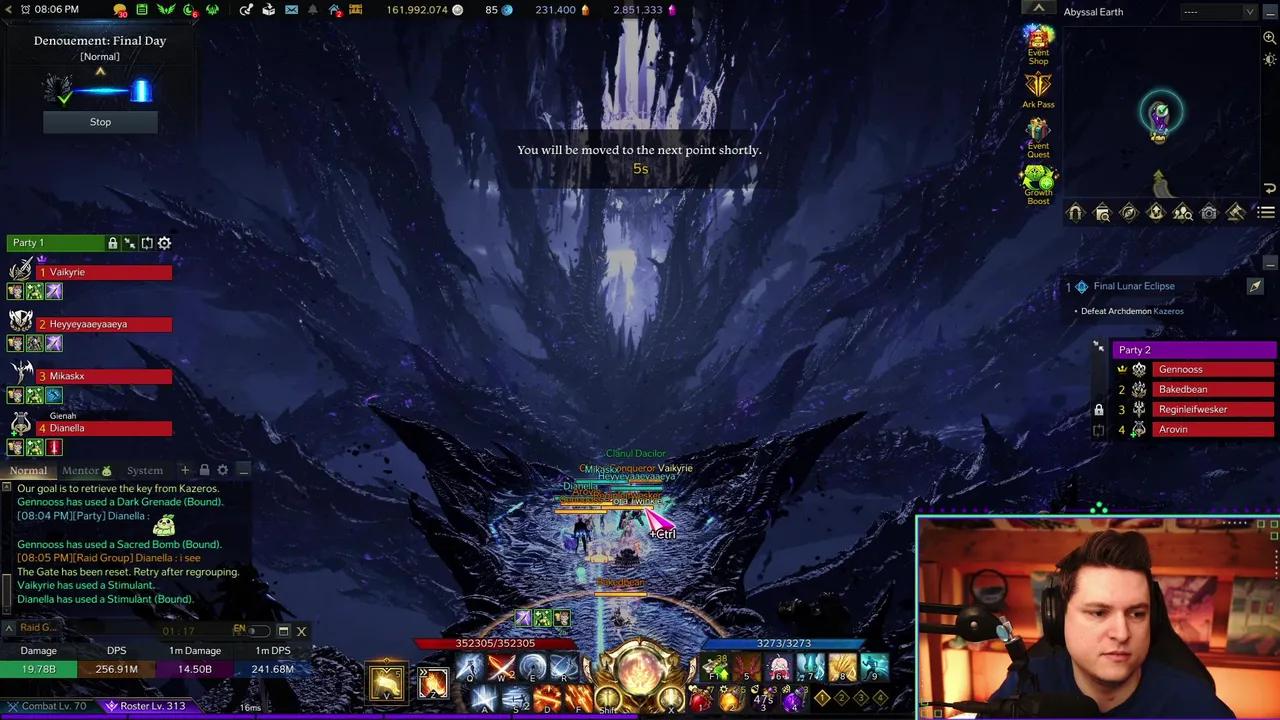The image size is (1280, 720).
Task: Click the camera screenshot icon in the top-right toolbar
Action: [1208, 212]
